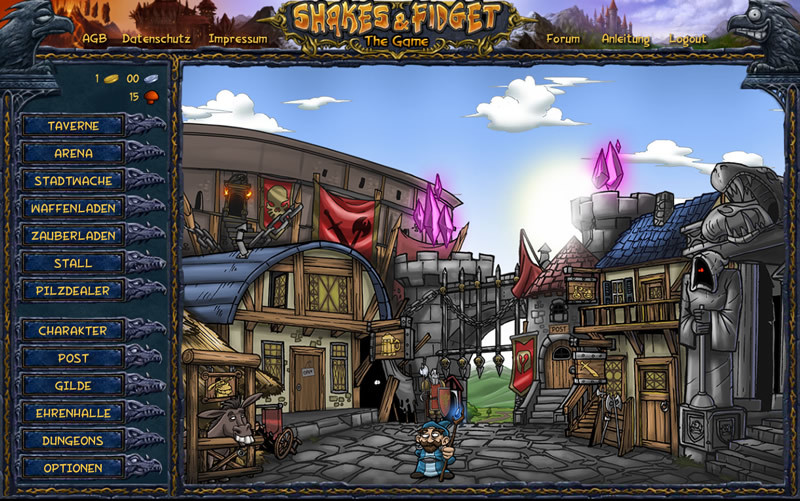
Task: Visit the Waffenladen shop
Action: (x=73, y=208)
